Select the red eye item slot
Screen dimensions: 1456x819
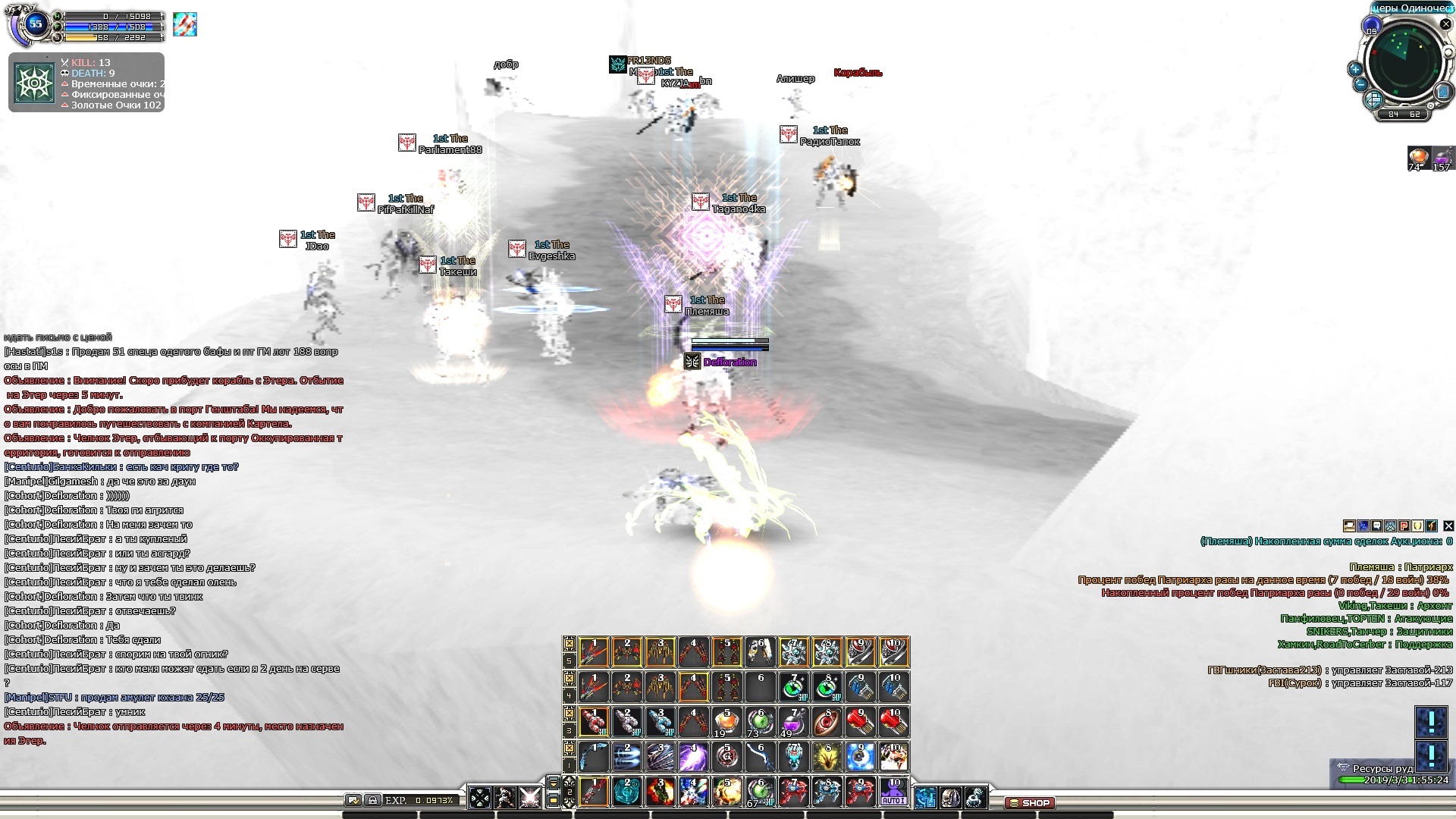coord(826,721)
